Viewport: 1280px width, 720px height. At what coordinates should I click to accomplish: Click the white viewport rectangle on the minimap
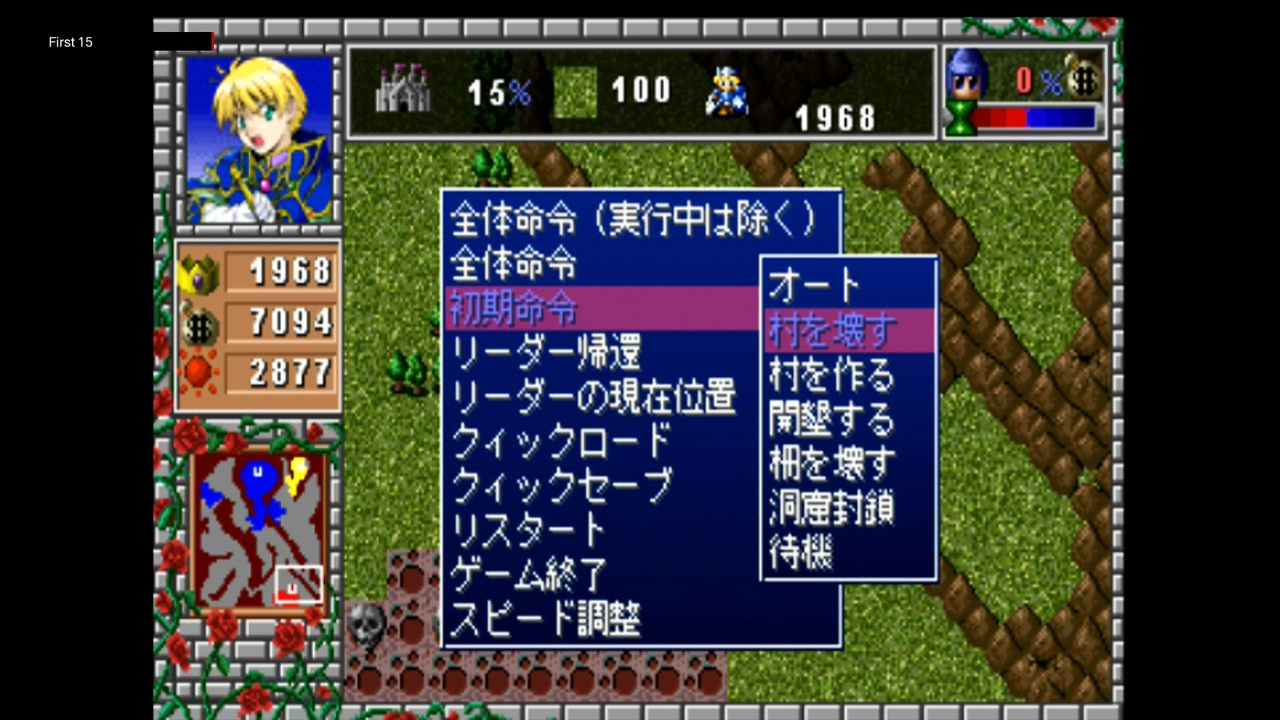(x=298, y=584)
